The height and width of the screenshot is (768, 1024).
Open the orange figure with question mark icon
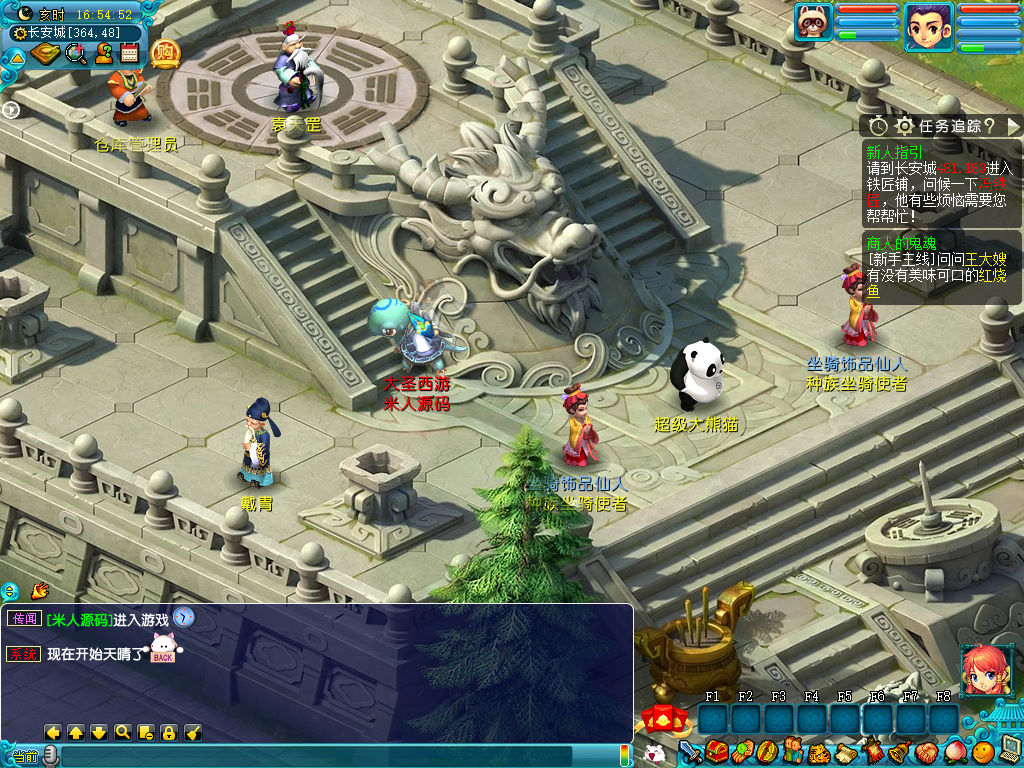[x=103, y=54]
